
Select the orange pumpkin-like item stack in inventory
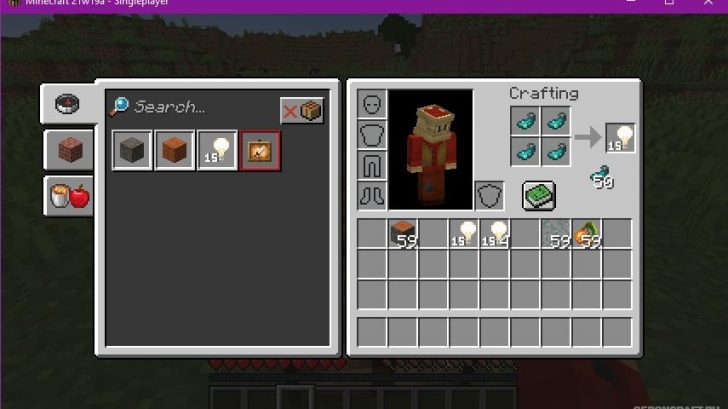tap(587, 234)
